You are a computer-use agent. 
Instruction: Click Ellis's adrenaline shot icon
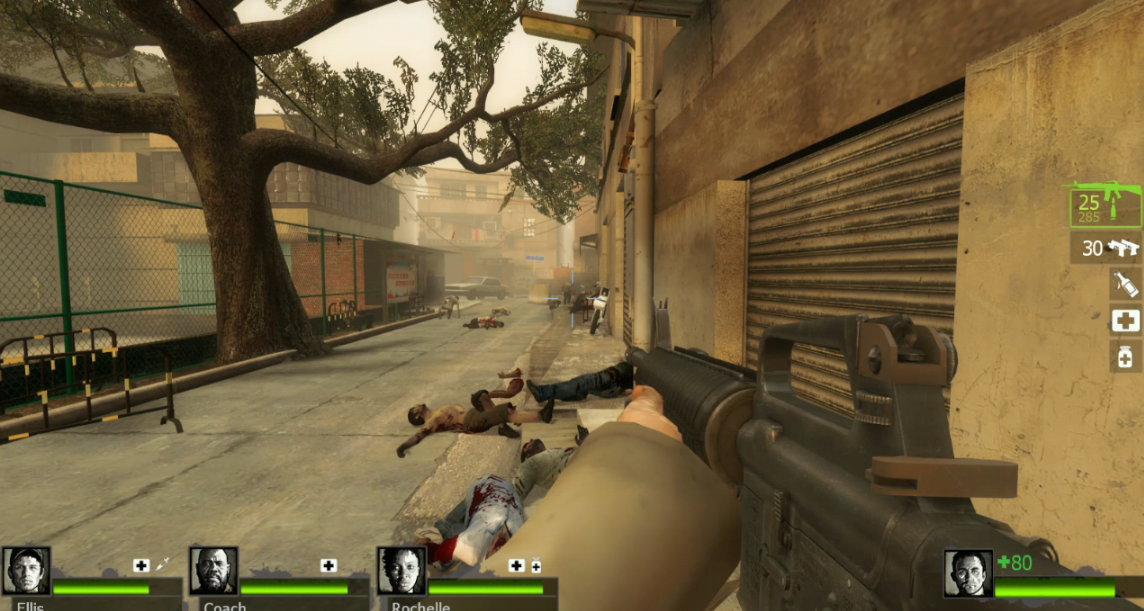point(160,566)
